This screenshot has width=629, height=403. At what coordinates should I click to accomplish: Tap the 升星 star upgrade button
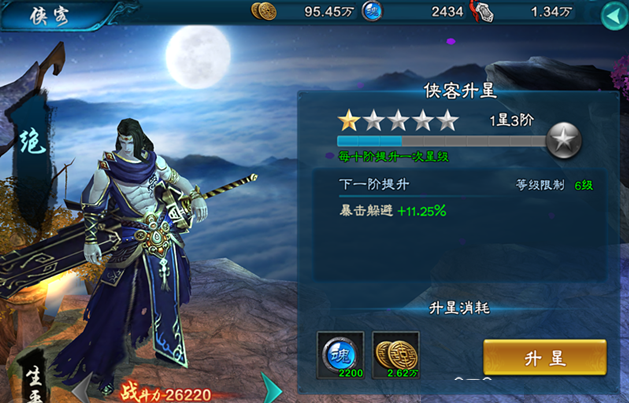pyautogui.click(x=544, y=358)
